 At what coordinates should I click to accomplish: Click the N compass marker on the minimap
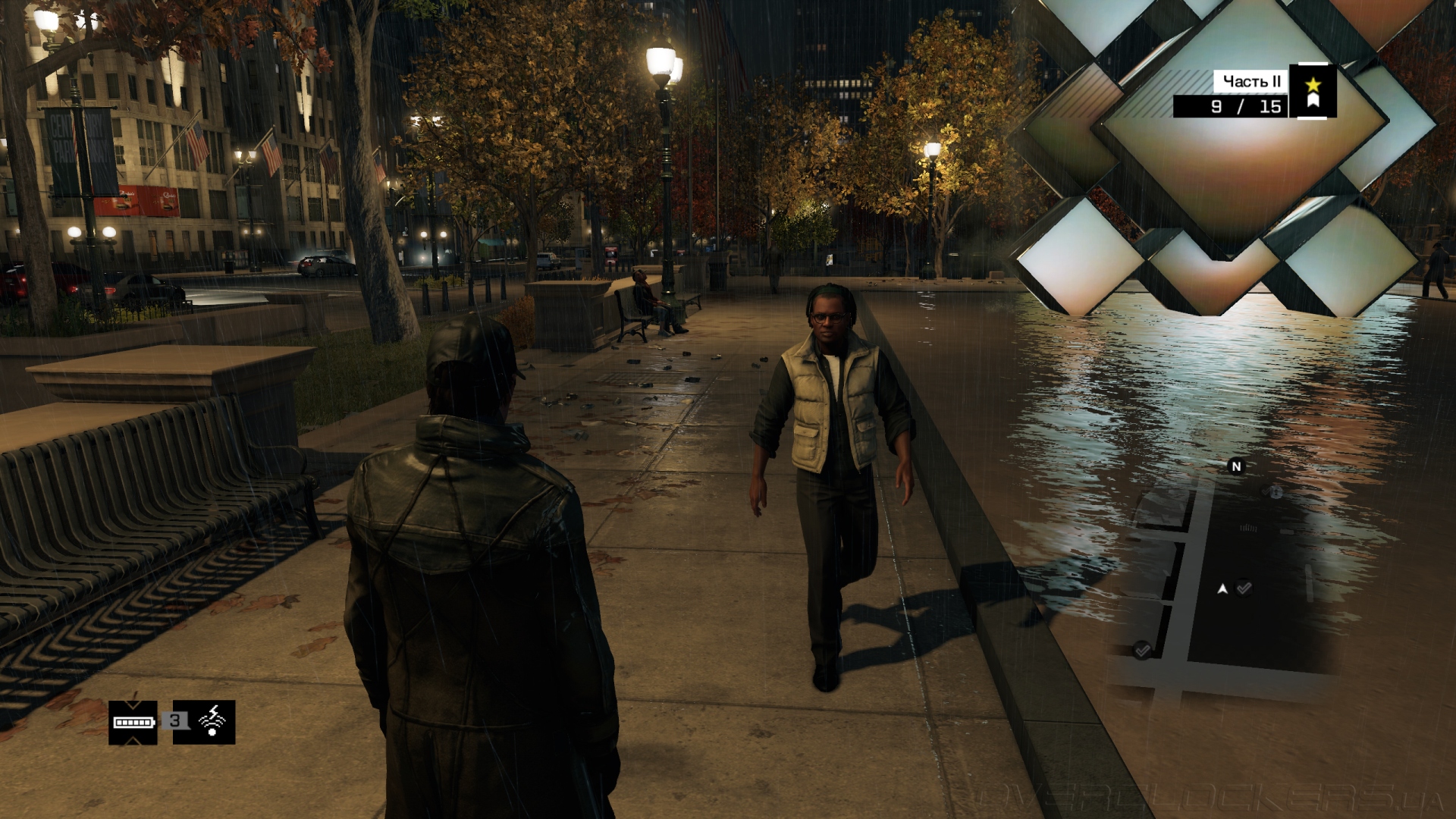click(x=1236, y=466)
